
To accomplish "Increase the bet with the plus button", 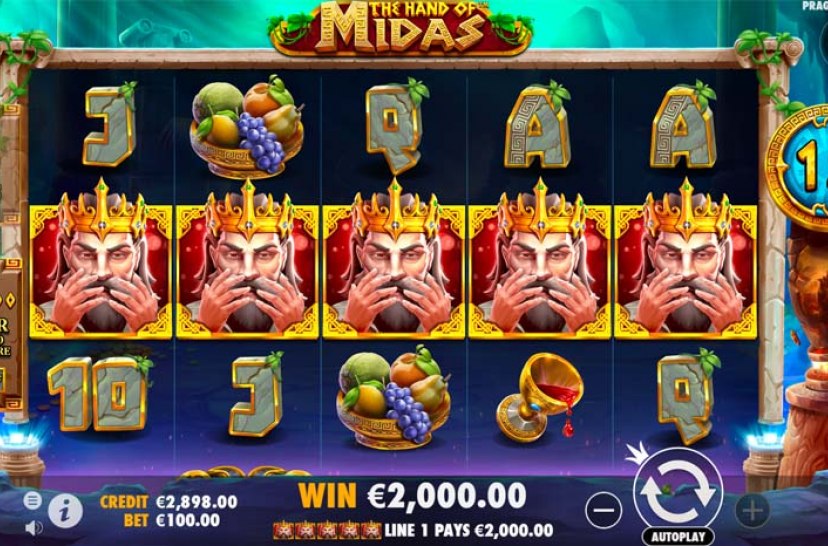I will (x=751, y=509).
